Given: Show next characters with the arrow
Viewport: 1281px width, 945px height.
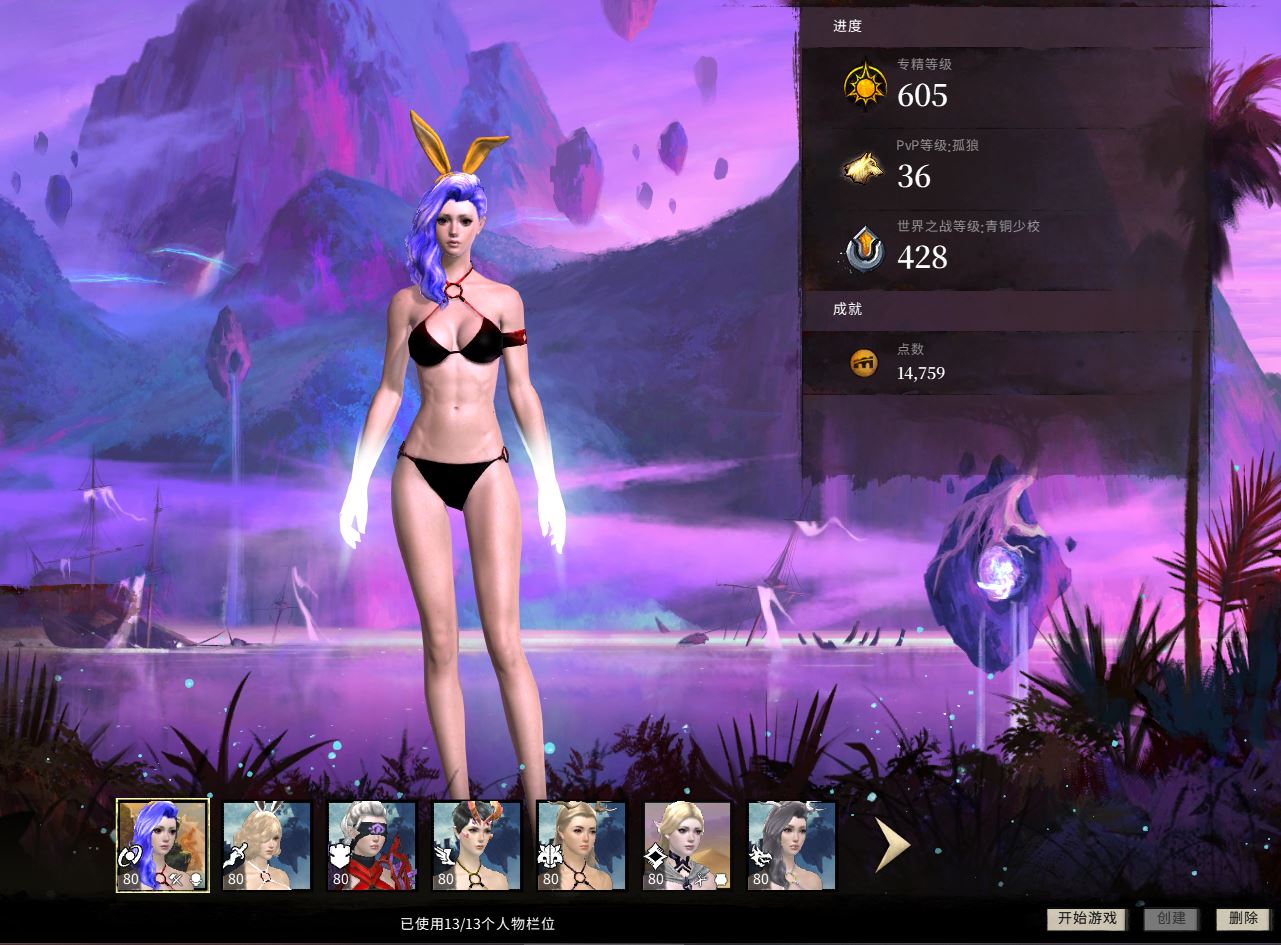Looking at the screenshot, I should click(891, 846).
